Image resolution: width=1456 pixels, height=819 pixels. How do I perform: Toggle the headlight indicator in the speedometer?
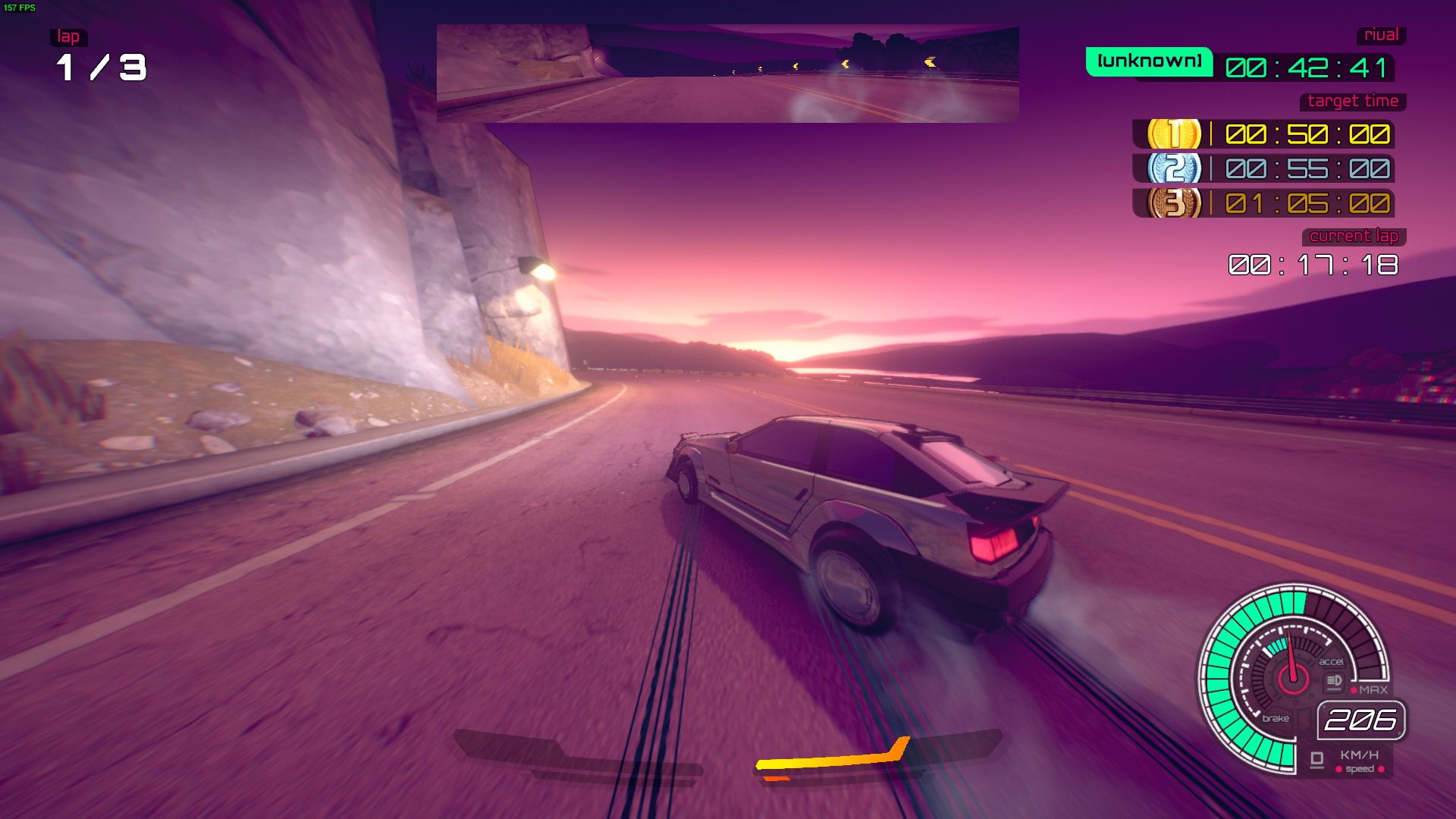[x=1334, y=681]
